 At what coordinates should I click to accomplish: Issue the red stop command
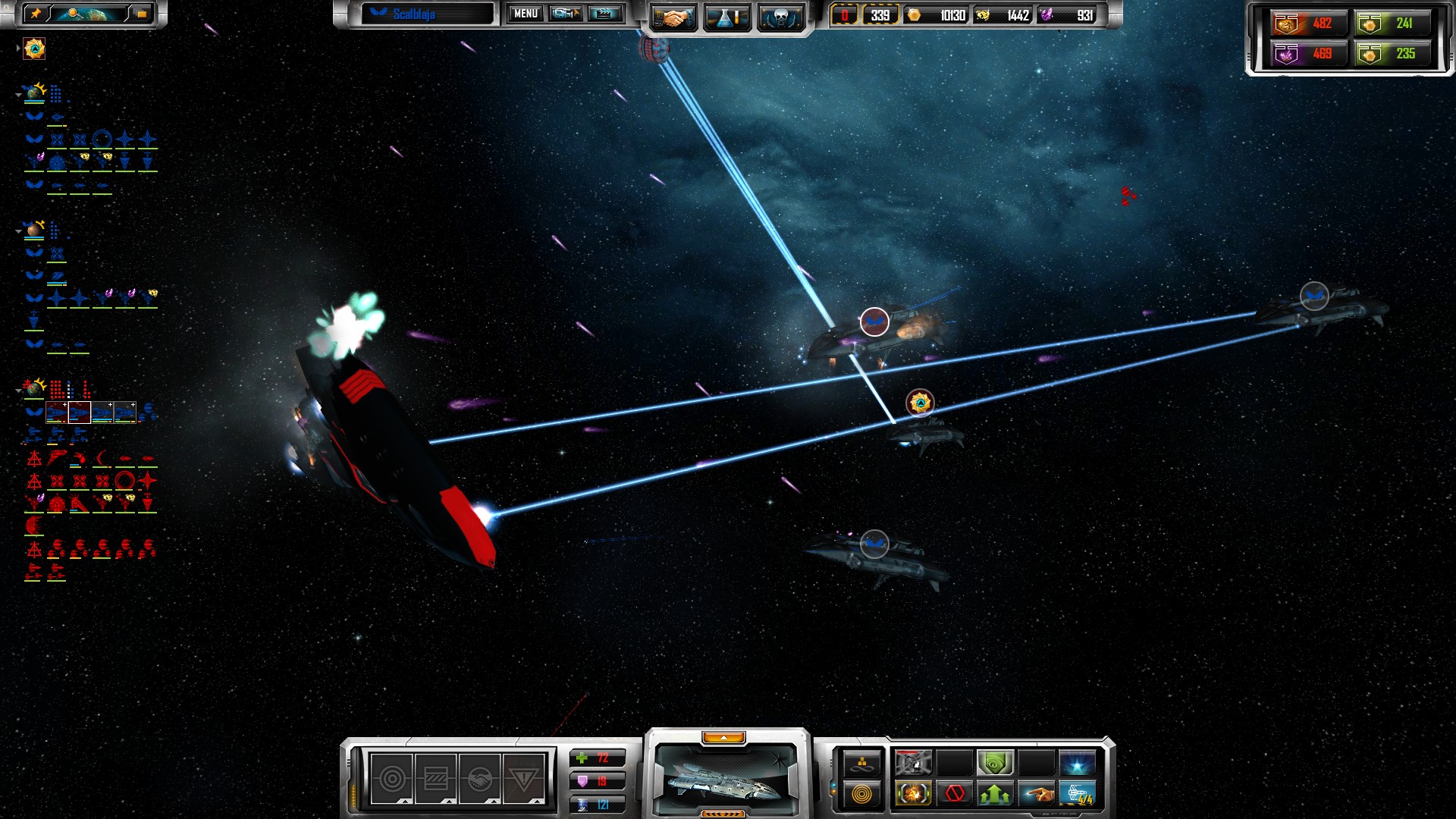(954, 794)
